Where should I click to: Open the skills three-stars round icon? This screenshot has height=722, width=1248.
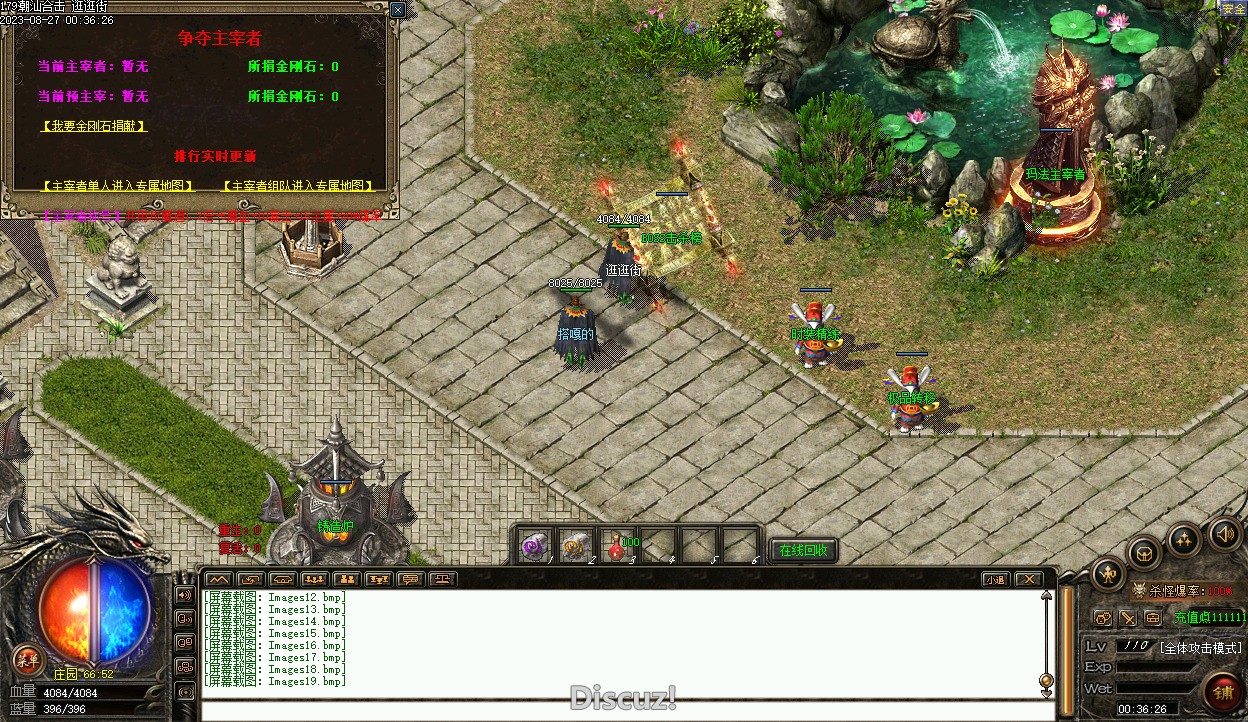[x=1185, y=539]
